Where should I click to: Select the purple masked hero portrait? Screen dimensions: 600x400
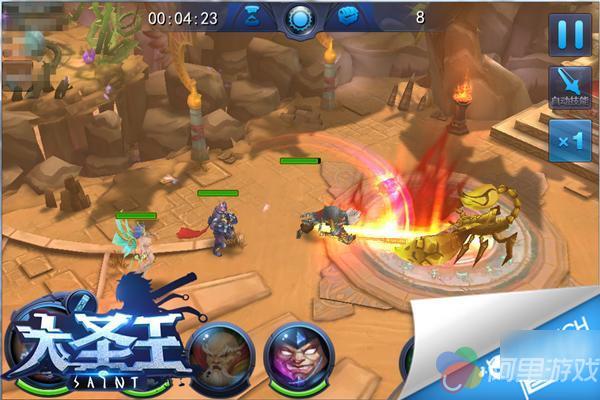(299, 358)
